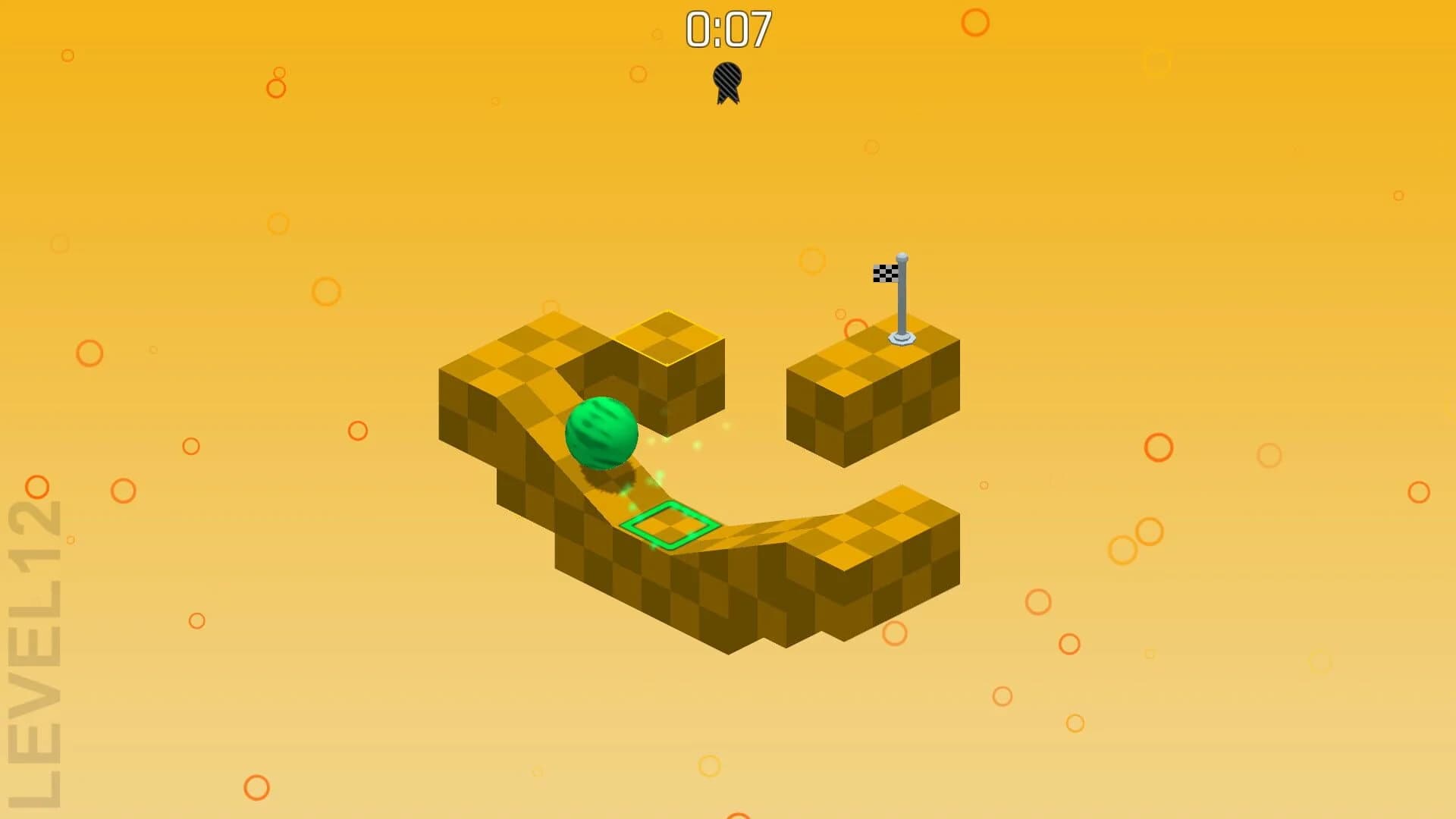This screenshot has width=1456, height=819.
Task: Select the green rolling ball
Action: click(x=601, y=432)
